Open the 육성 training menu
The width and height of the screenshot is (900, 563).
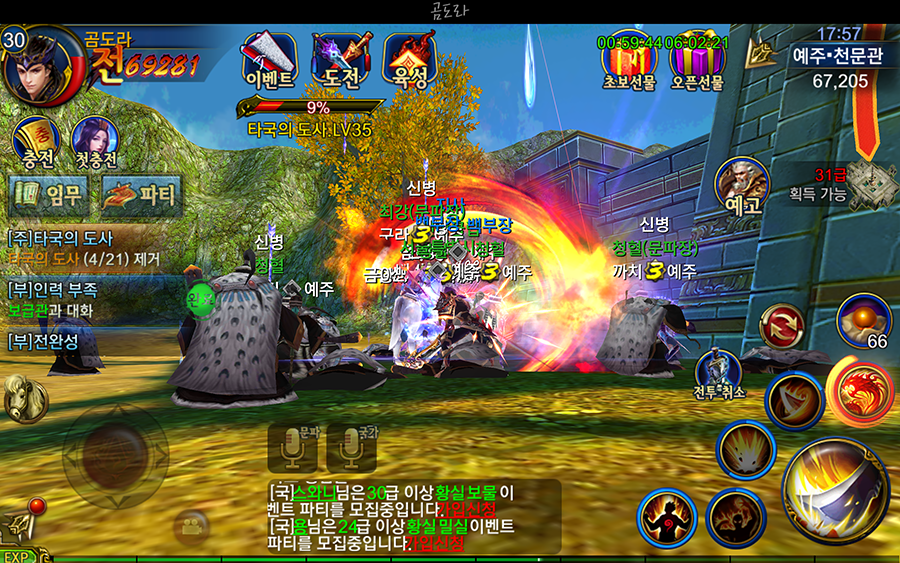[x=410, y=61]
